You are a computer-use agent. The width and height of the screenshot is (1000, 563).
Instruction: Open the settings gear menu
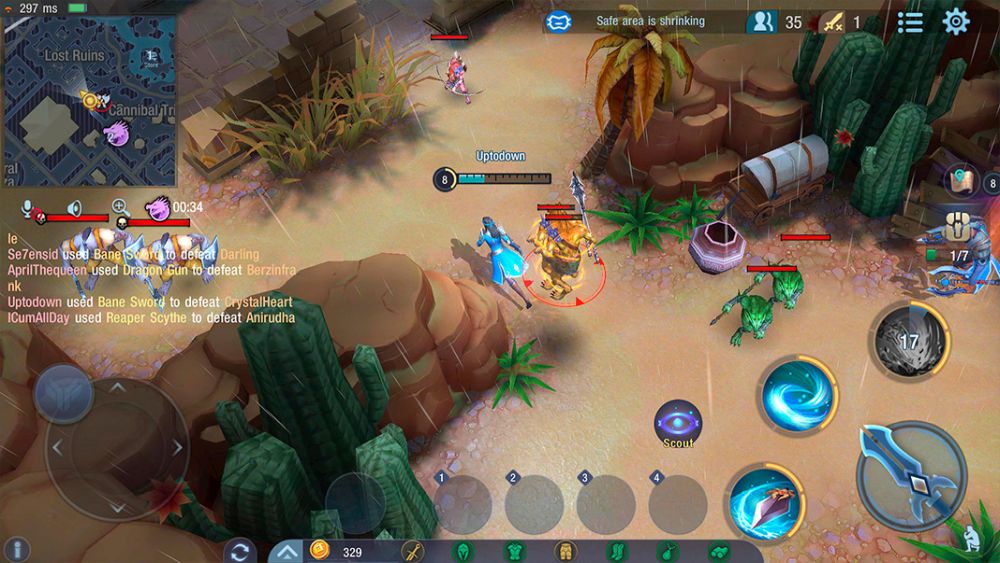956,21
